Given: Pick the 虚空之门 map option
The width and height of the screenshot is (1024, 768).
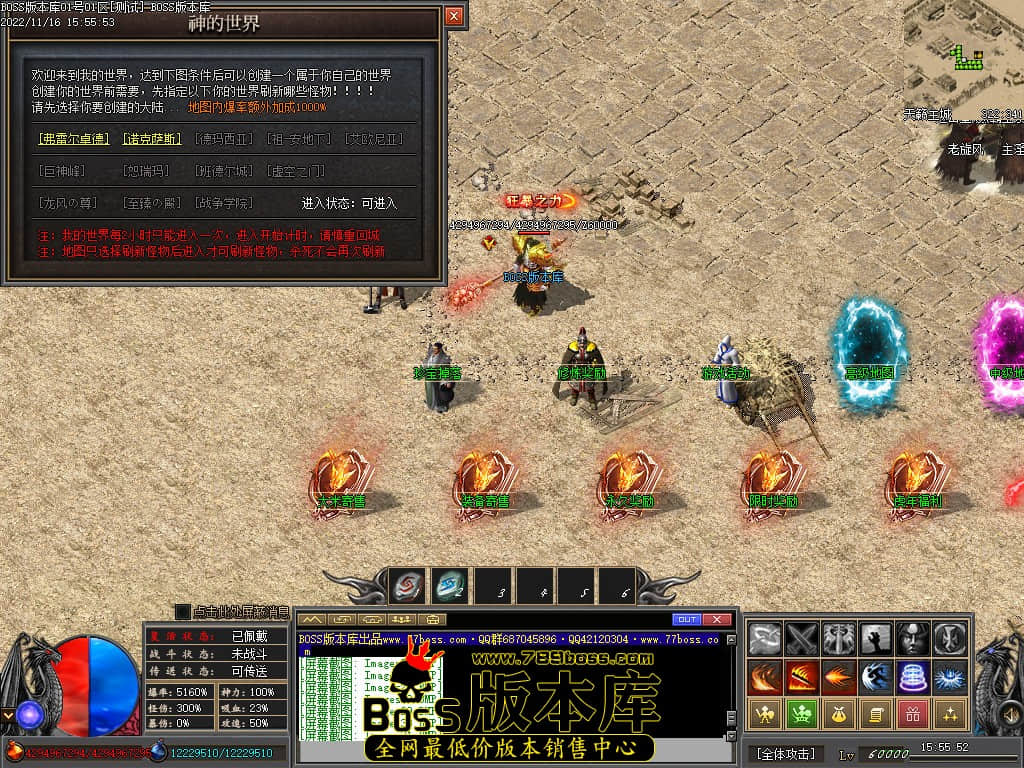Looking at the screenshot, I should tap(296, 171).
